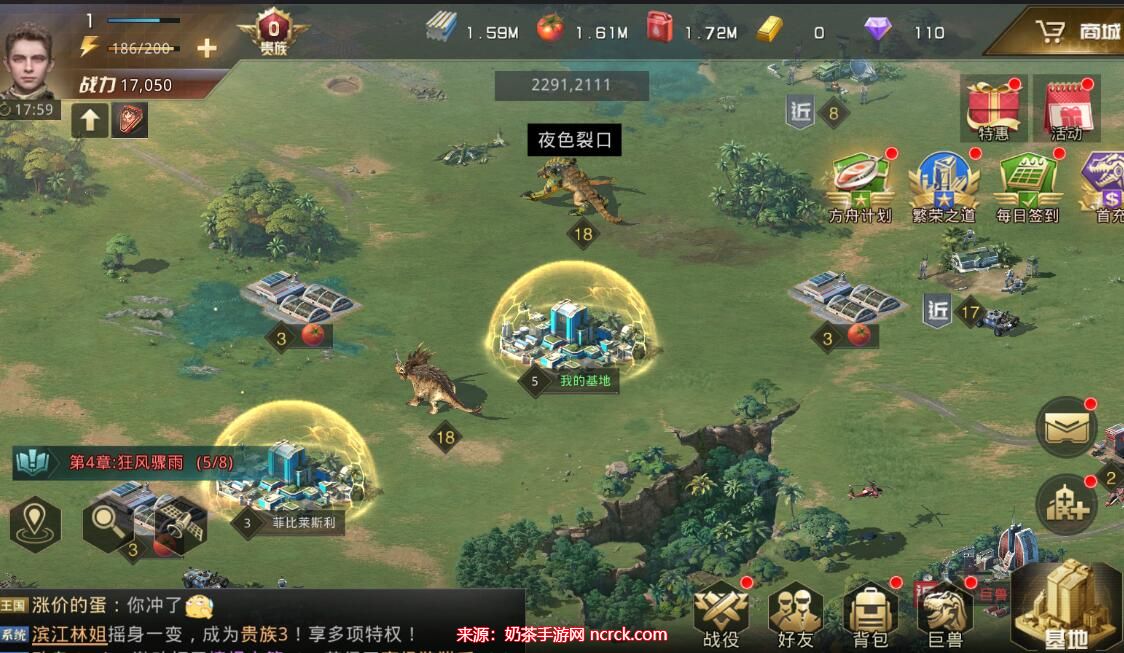
Task: Open the map location pin button
Action: (36, 523)
